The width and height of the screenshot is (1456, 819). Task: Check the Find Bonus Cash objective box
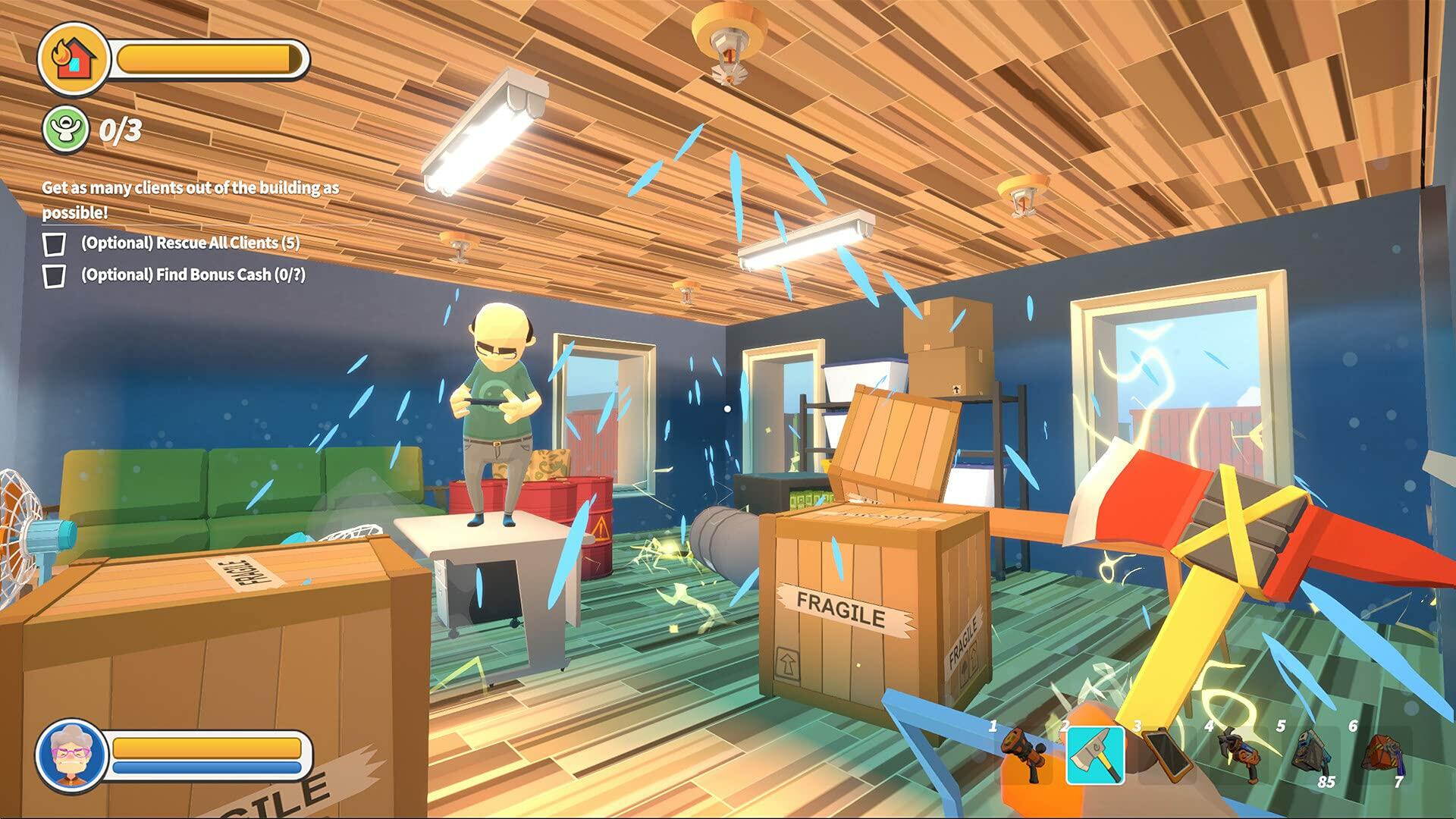[56, 277]
